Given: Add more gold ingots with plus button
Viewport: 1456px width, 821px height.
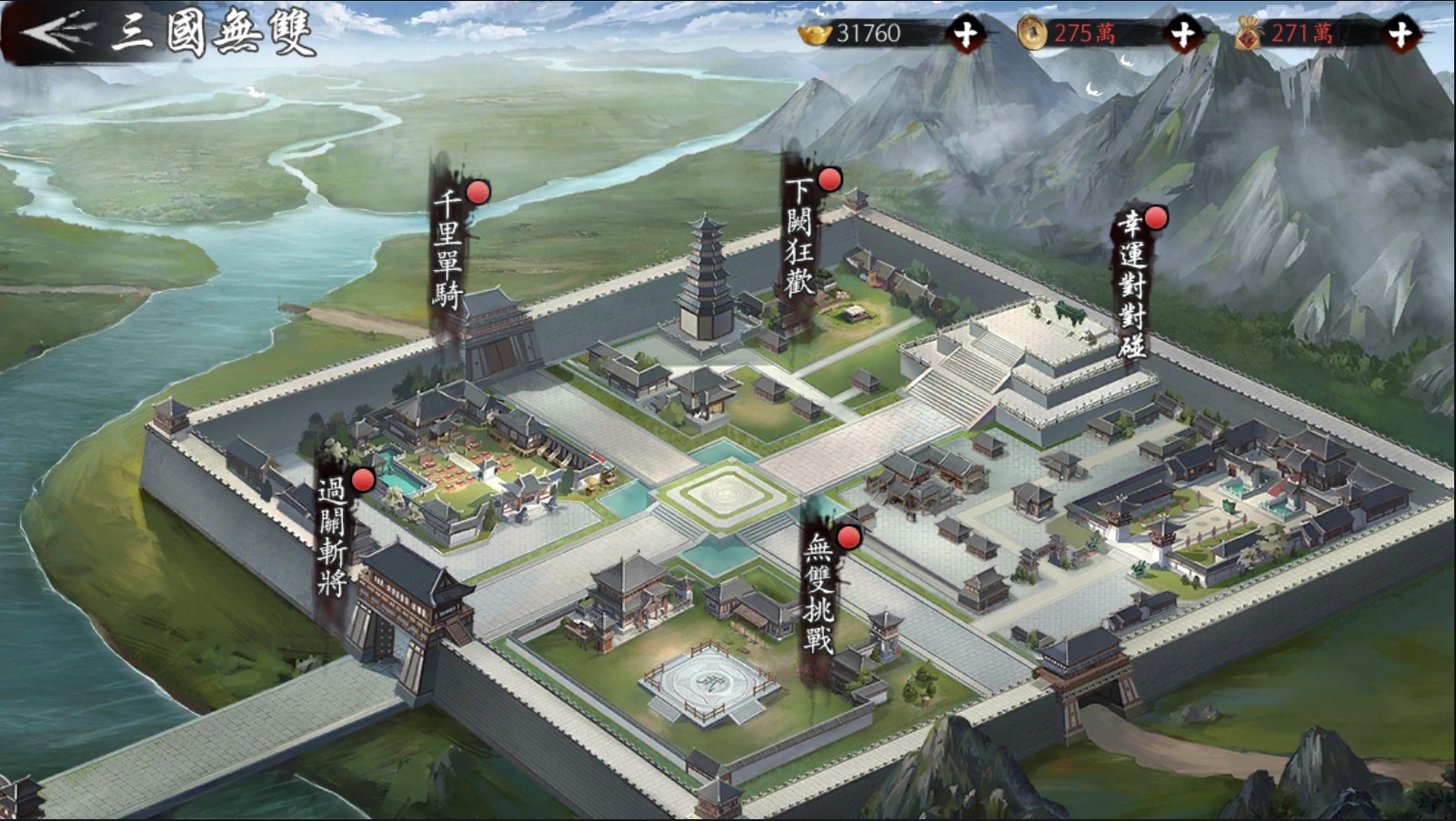Looking at the screenshot, I should (965, 35).
